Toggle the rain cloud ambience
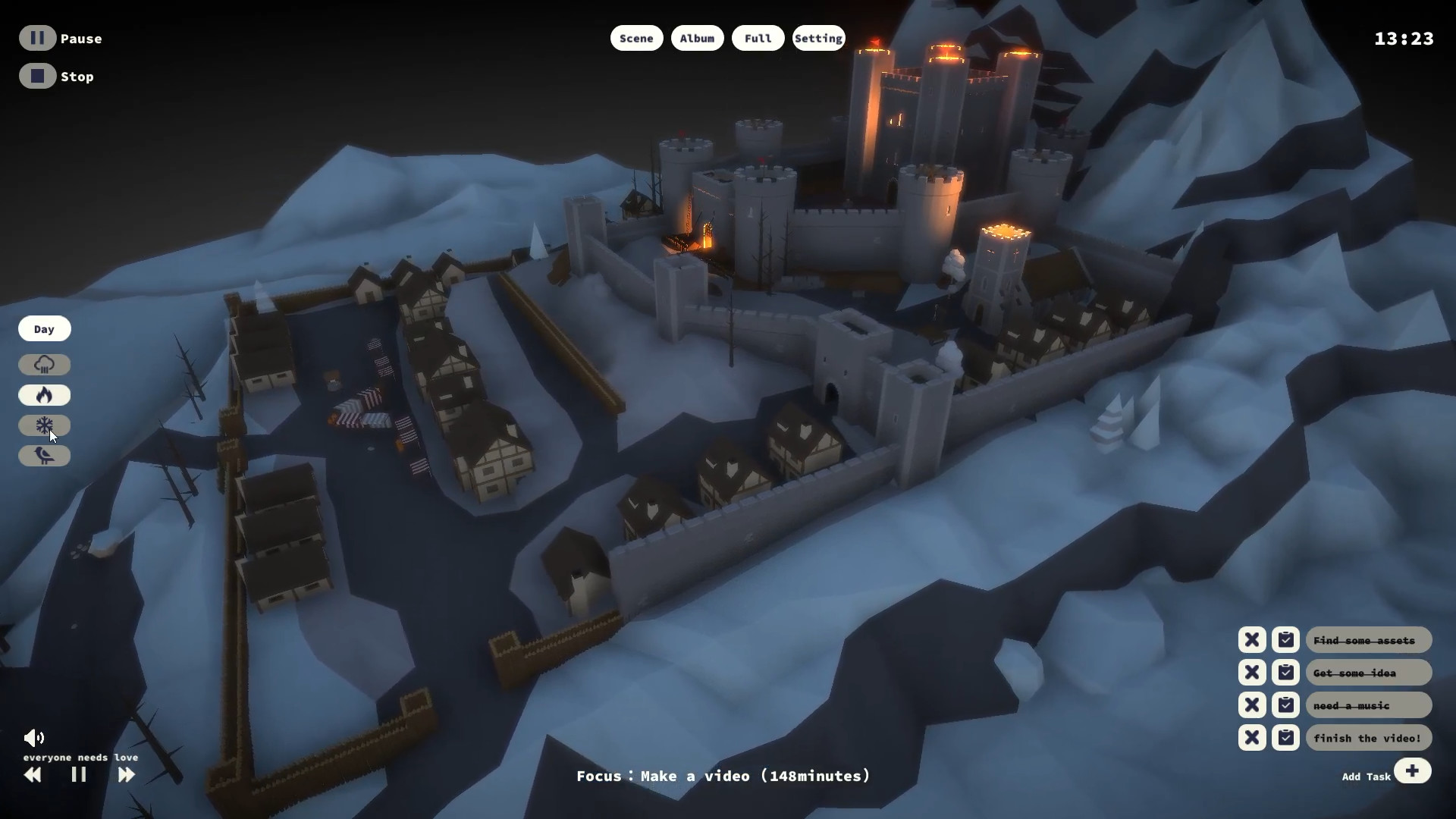Screen dimensions: 1456x819 44,365
